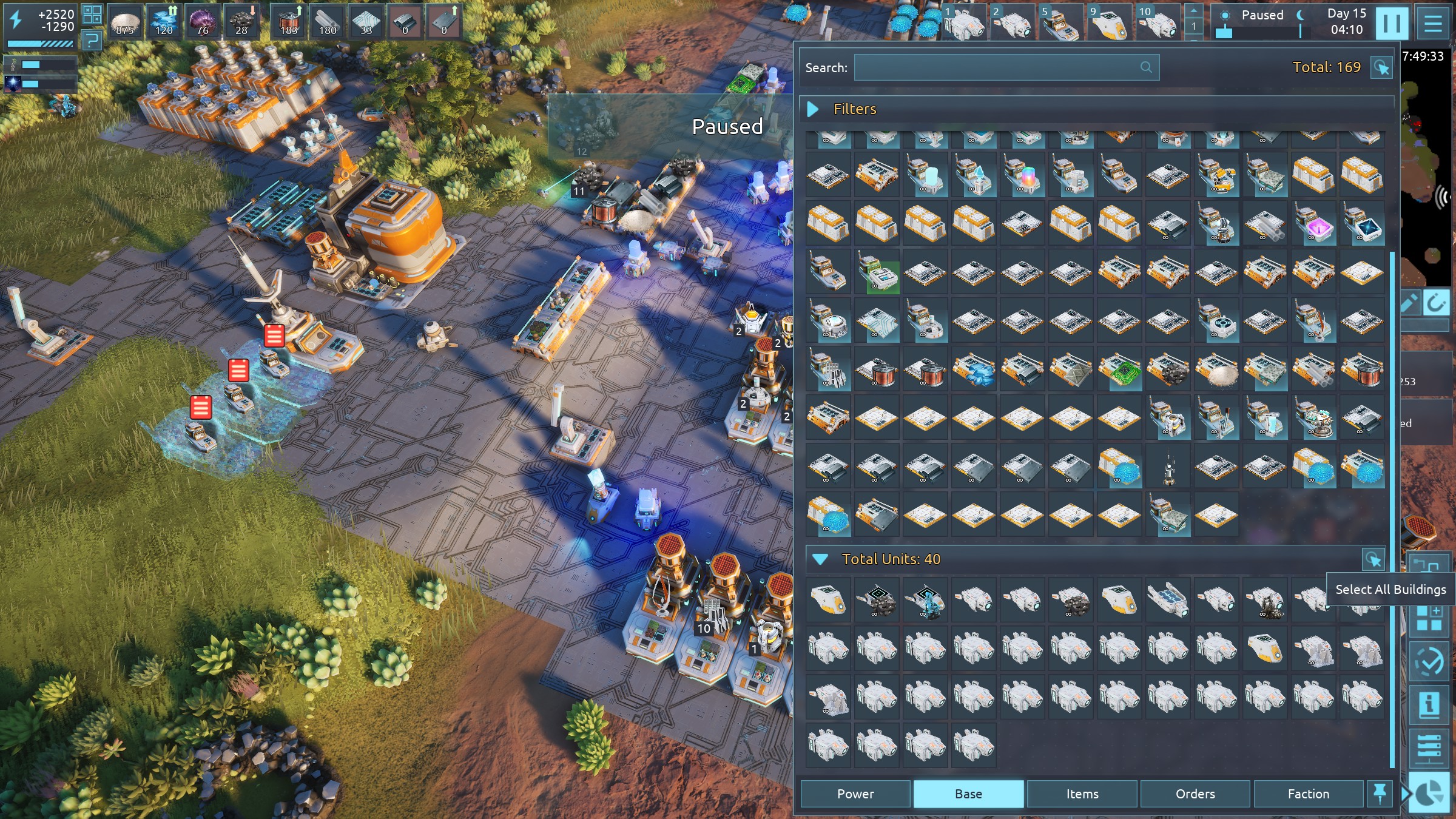Open the Items tab

pyautogui.click(x=1082, y=794)
